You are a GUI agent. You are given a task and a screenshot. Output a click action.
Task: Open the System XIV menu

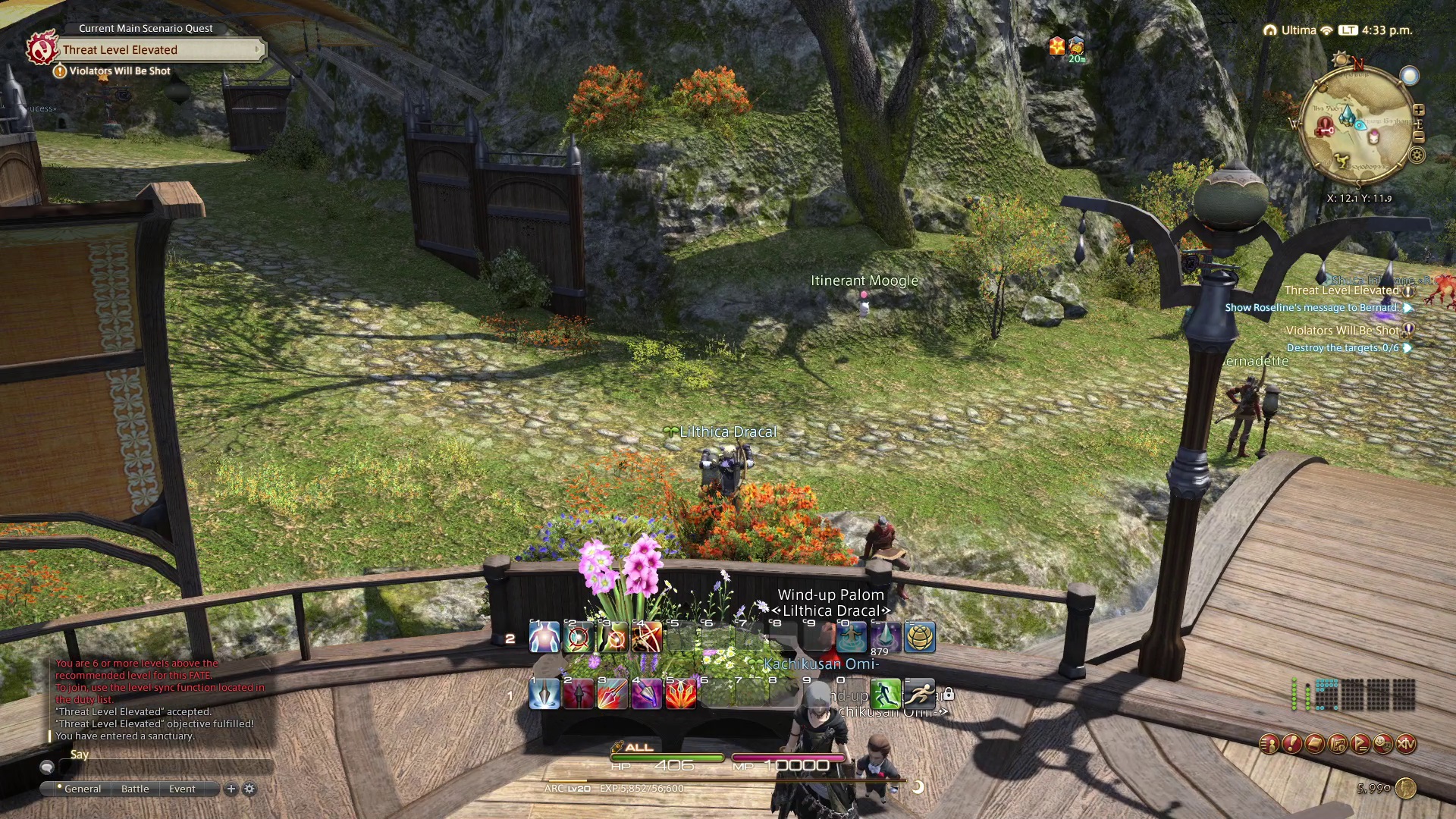click(1406, 745)
